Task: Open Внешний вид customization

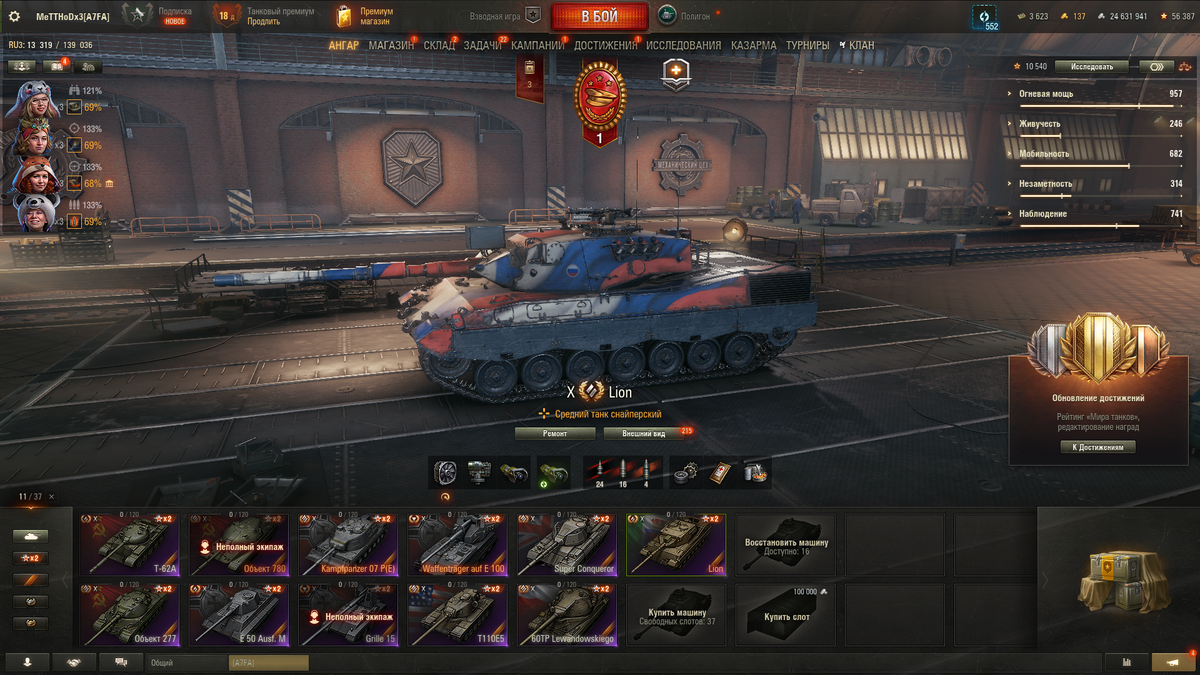Action: tap(644, 434)
